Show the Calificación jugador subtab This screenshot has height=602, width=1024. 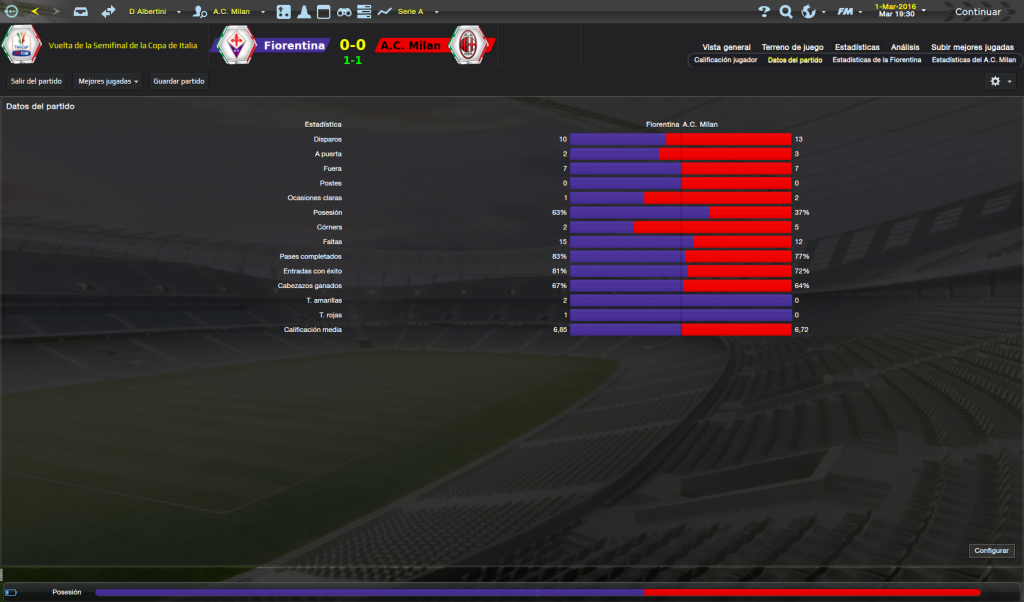(725, 60)
